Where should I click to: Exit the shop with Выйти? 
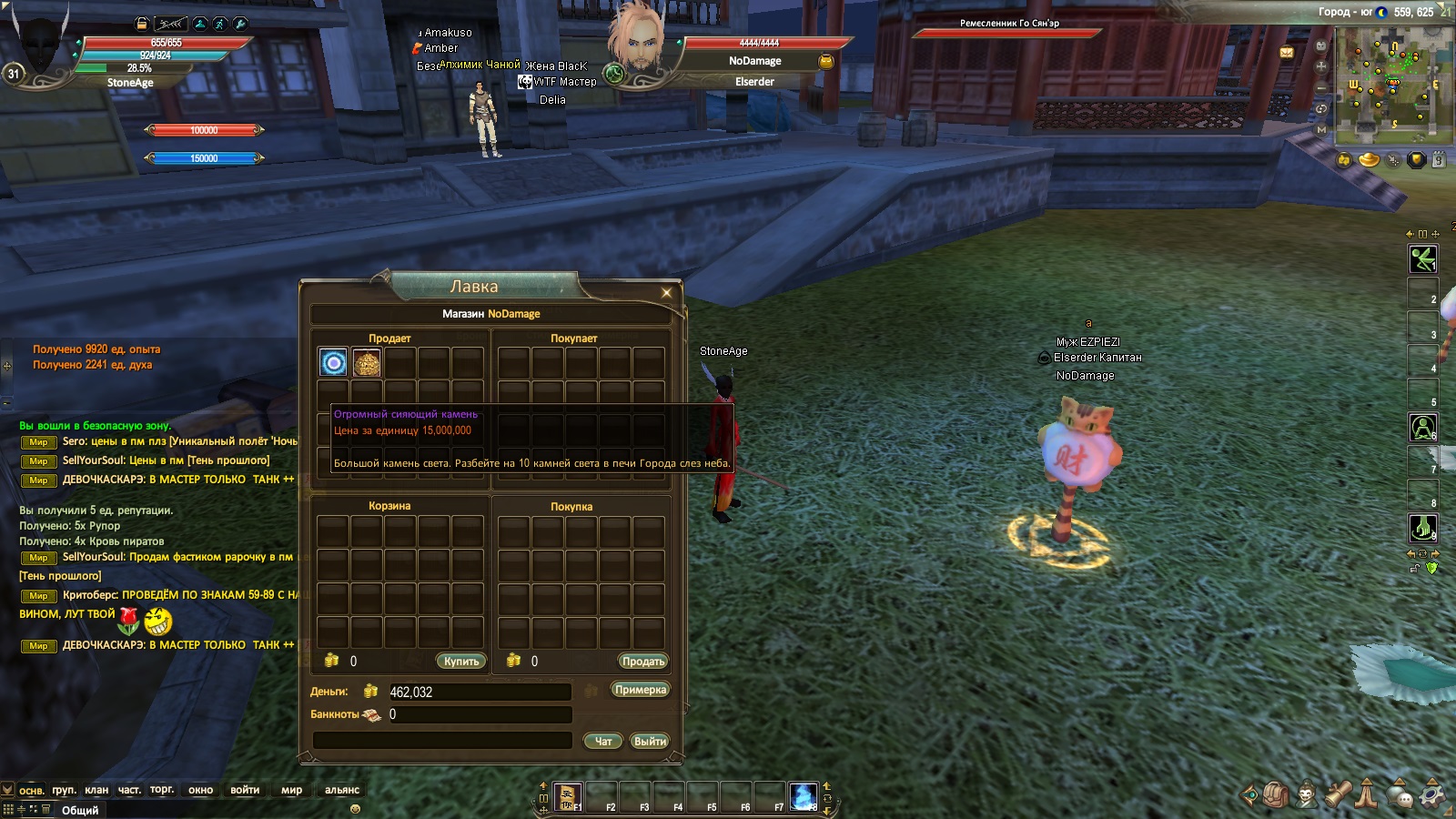click(650, 742)
